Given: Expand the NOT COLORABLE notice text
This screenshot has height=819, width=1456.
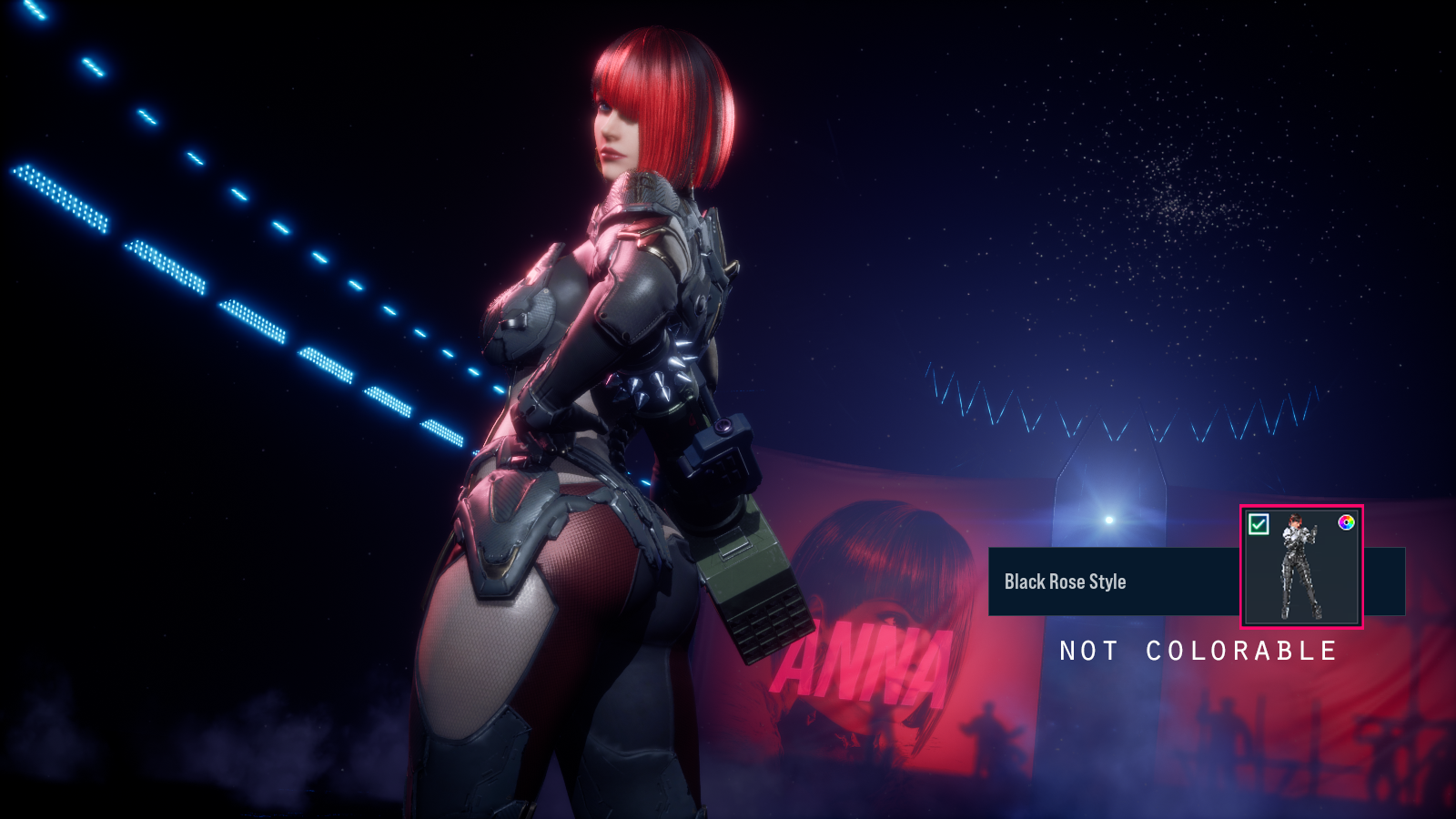Looking at the screenshot, I should [x=1198, y=652].
